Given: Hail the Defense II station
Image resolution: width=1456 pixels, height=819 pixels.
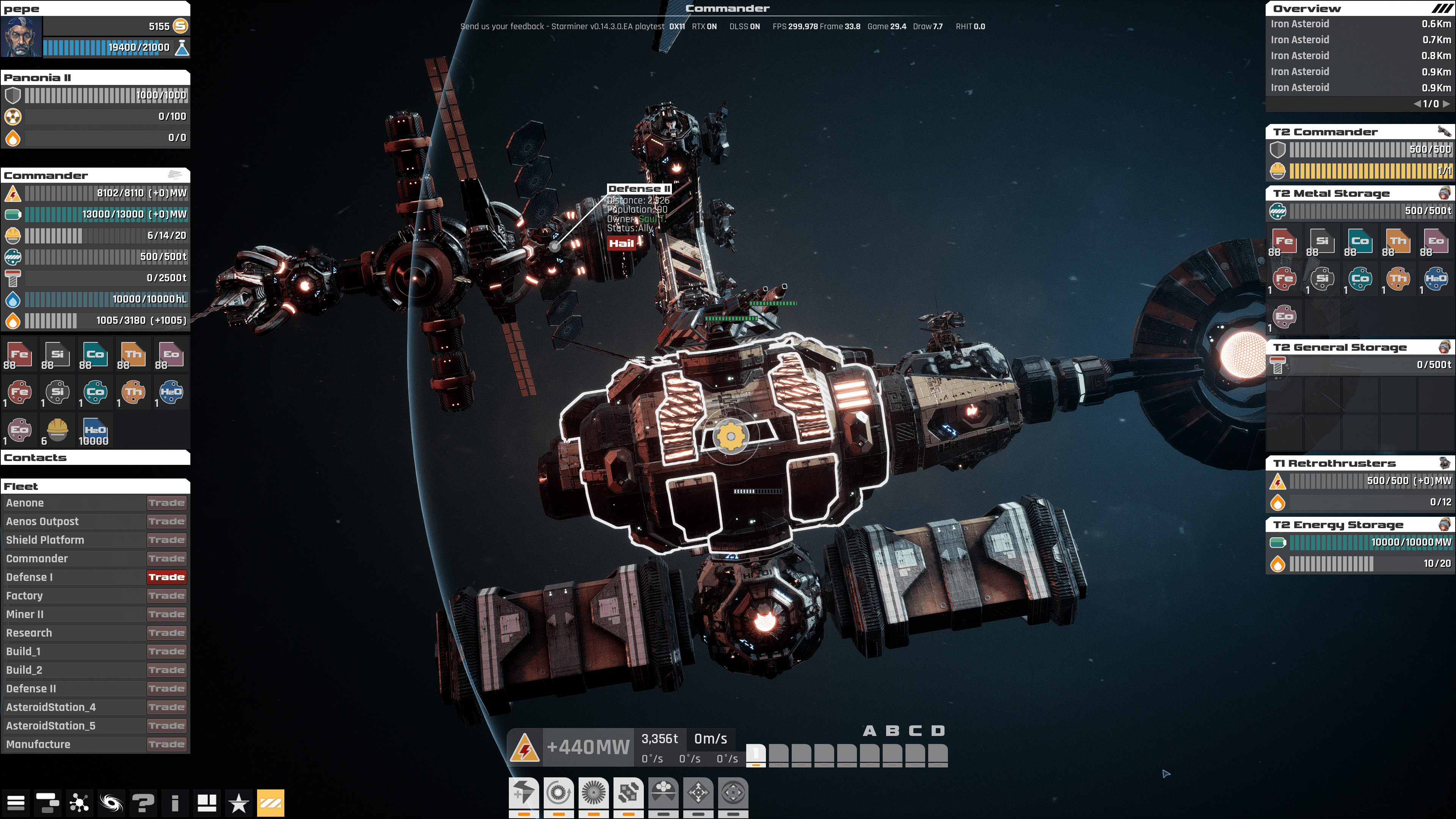Looking at the screenshot, I should (x=621, y=243).
